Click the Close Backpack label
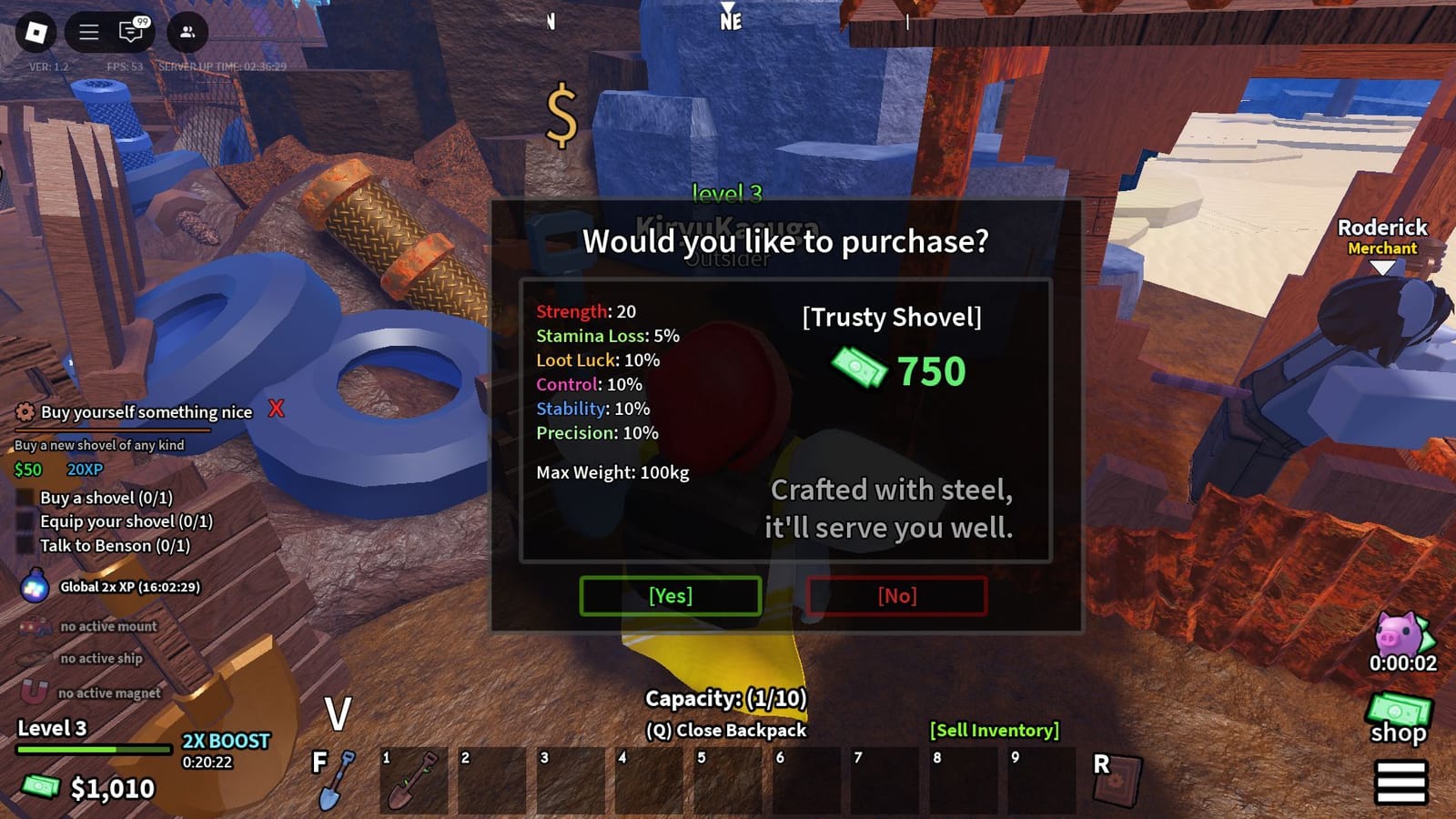 tap(724, 730)
